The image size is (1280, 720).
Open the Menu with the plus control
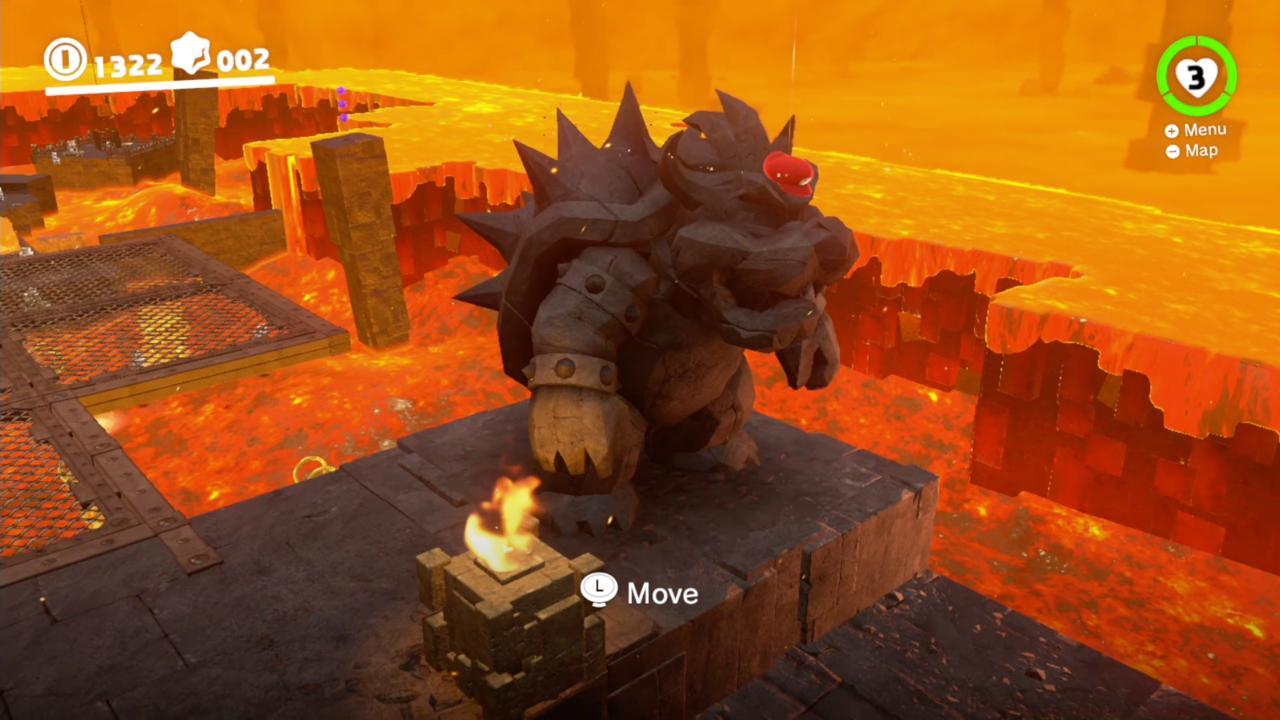point(1170,129)
